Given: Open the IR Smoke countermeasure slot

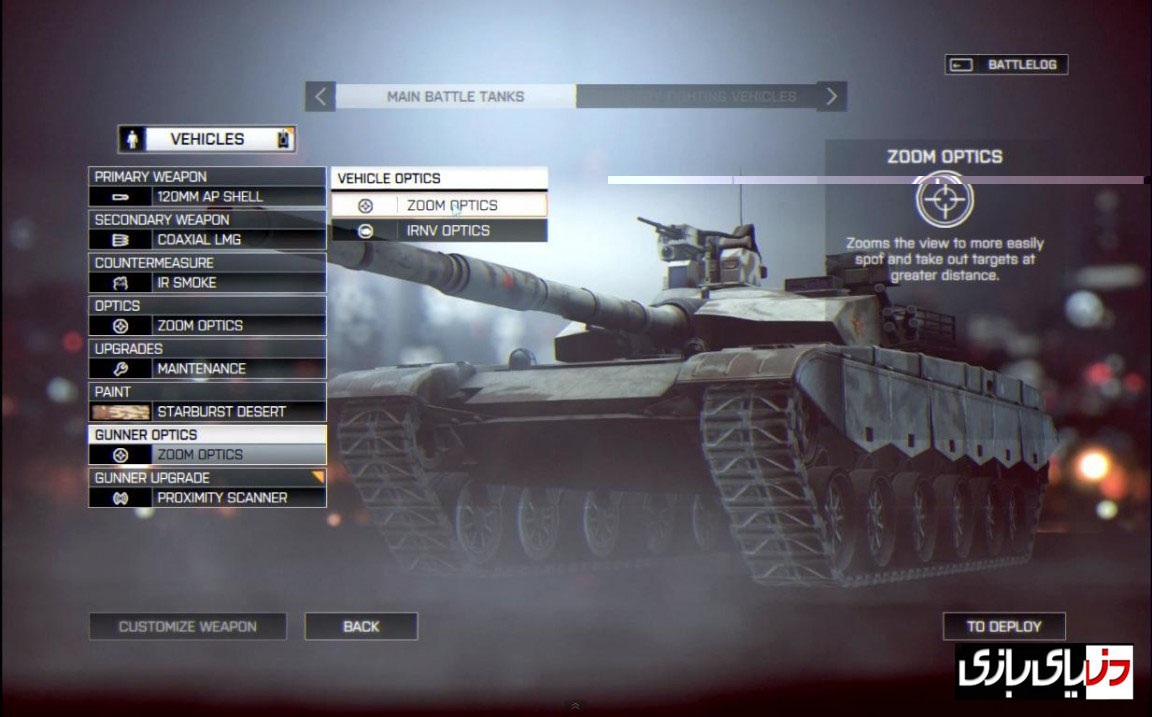Looking at the screenshot, I should pos(207,283).
